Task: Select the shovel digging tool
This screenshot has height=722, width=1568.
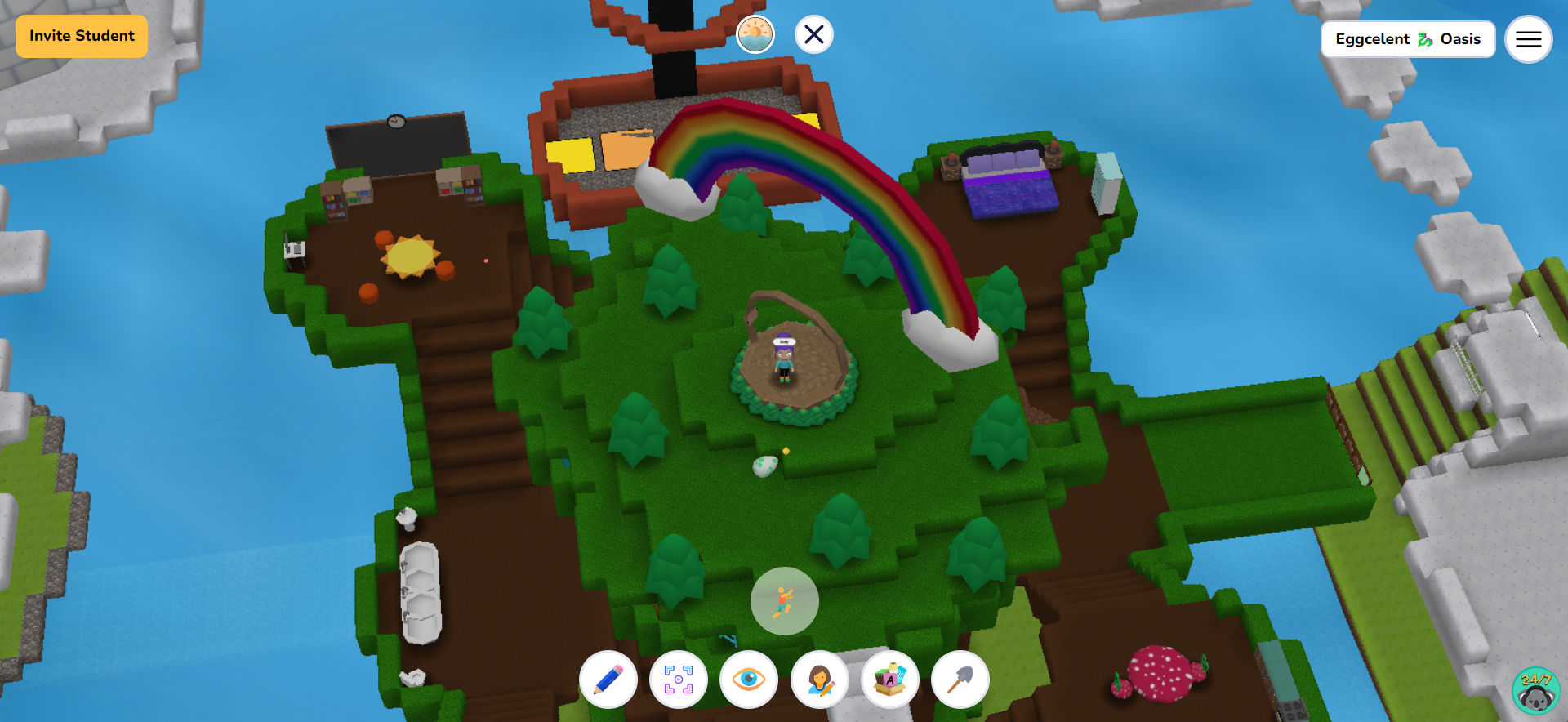Action: click(960, 680)
